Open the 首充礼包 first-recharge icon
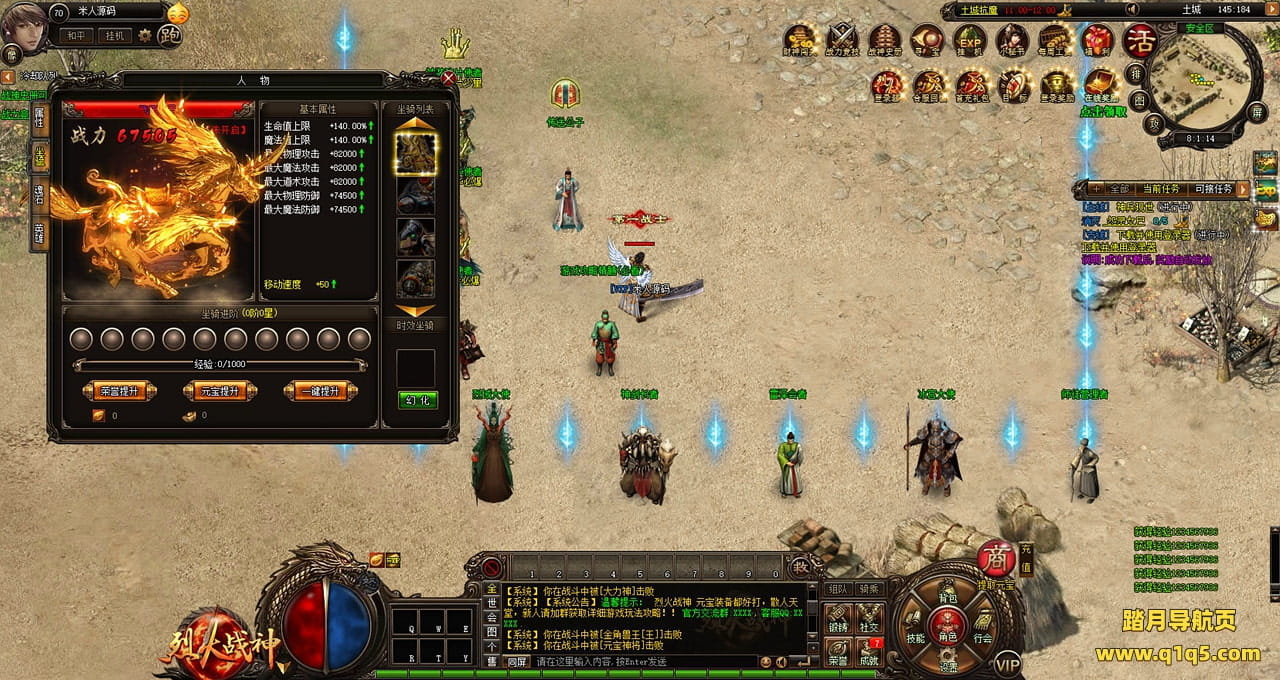This screenshot has width=1280, height=680. coord(971,84)
